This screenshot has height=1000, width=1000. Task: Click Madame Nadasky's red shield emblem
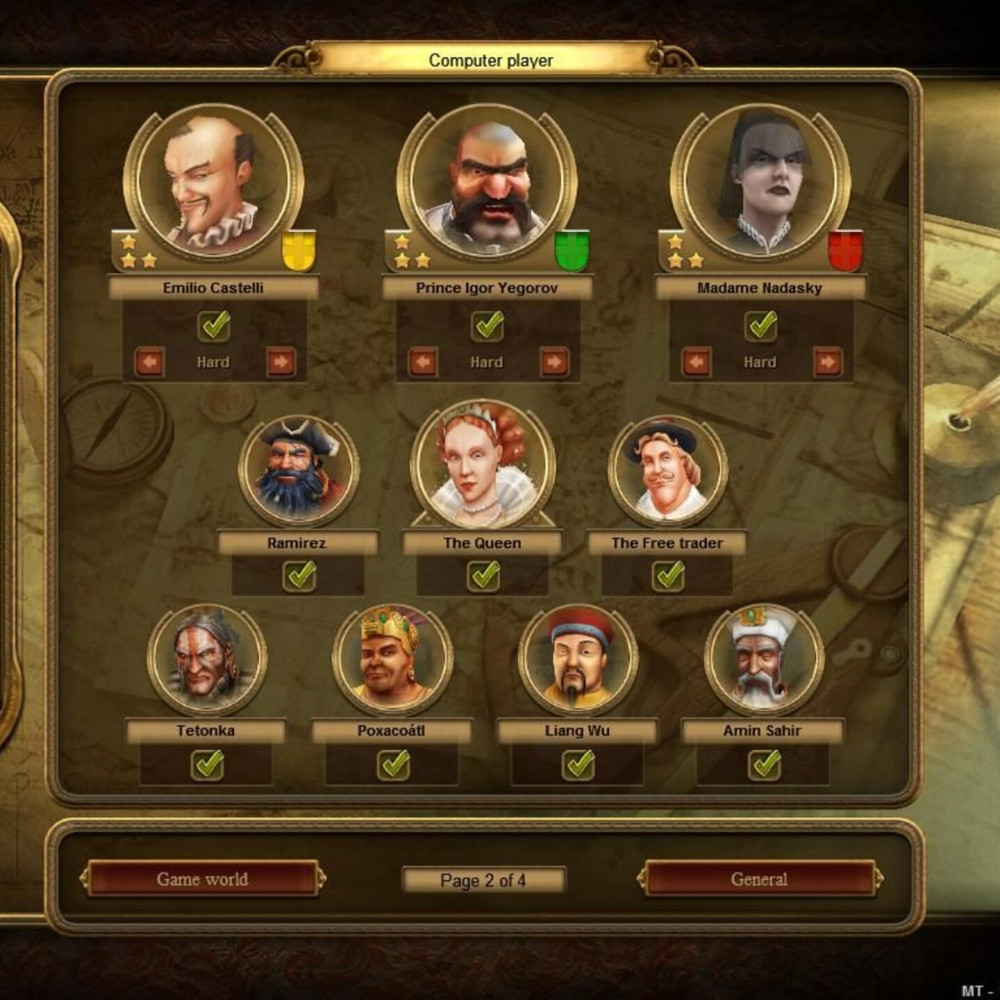(x=845, y=250)
